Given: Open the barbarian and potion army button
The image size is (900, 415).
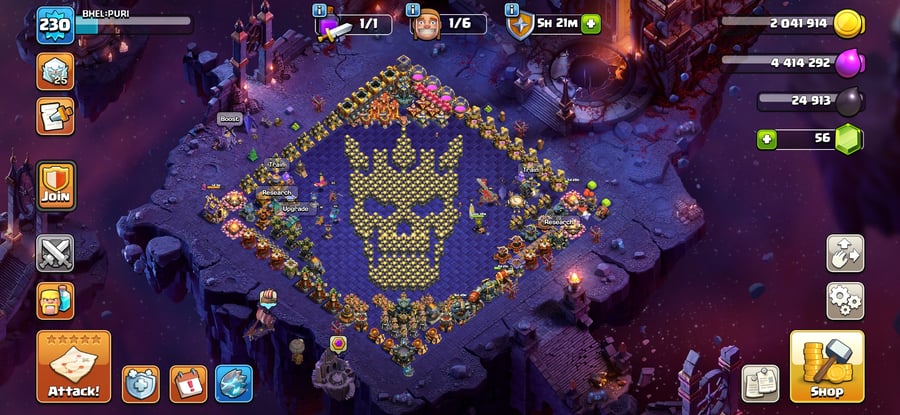Looking at the screenshot, I should tap(55, 300).
